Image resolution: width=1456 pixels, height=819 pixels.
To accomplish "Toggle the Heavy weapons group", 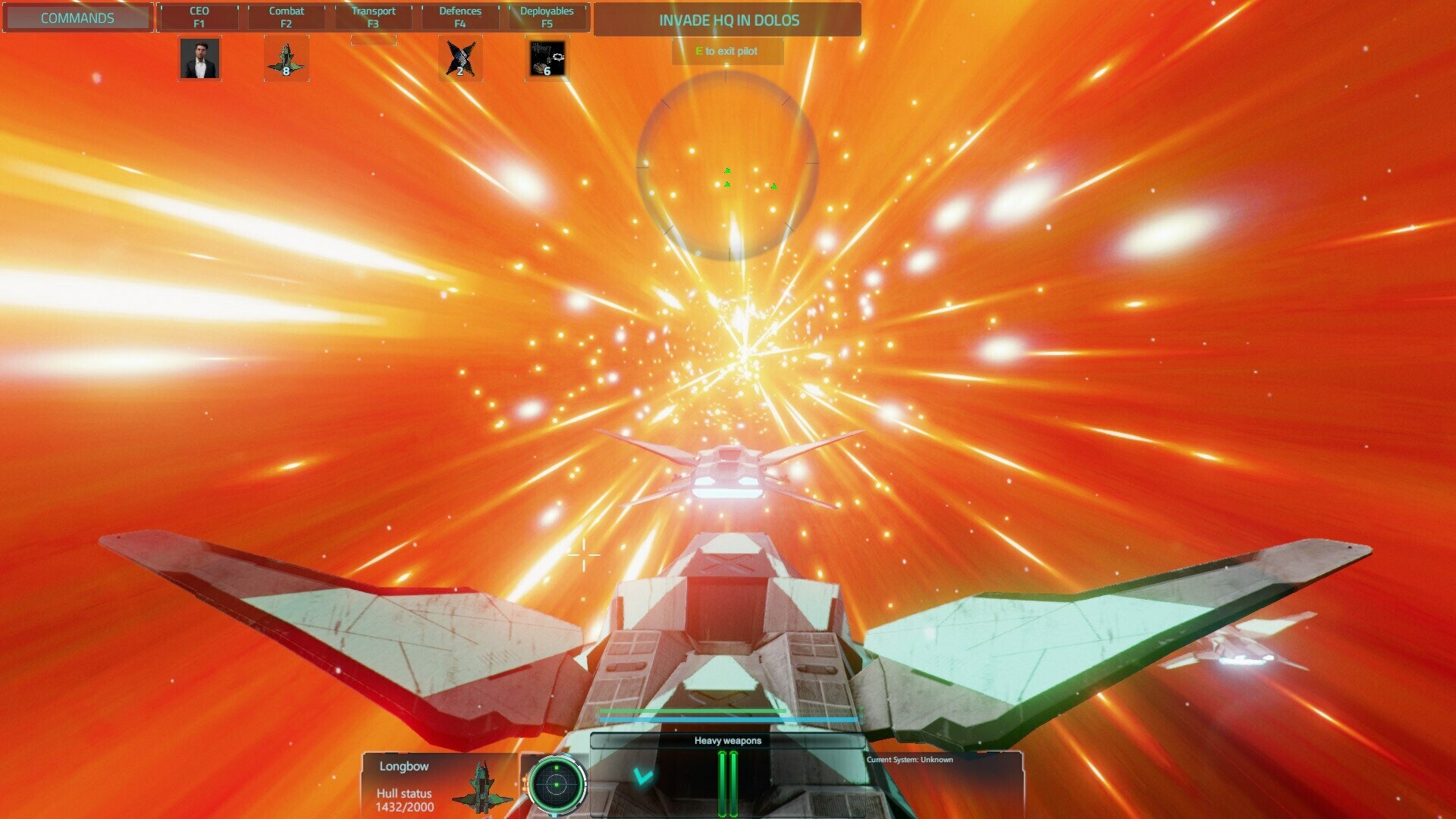I will [x=726, y=741].
